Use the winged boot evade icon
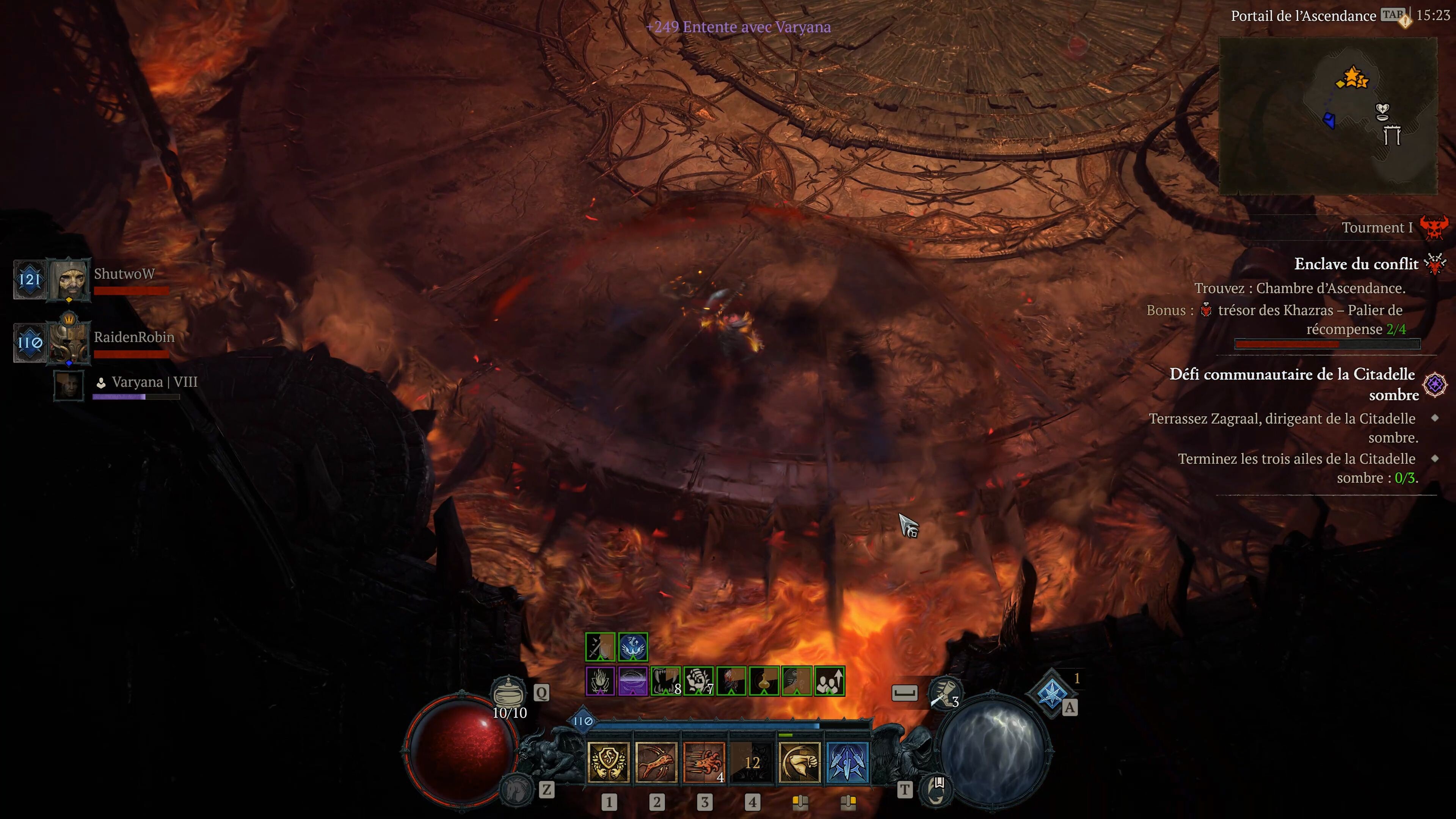Image resolution: width=1456 pixels, height=819 pixels. (x=945, y=693)
